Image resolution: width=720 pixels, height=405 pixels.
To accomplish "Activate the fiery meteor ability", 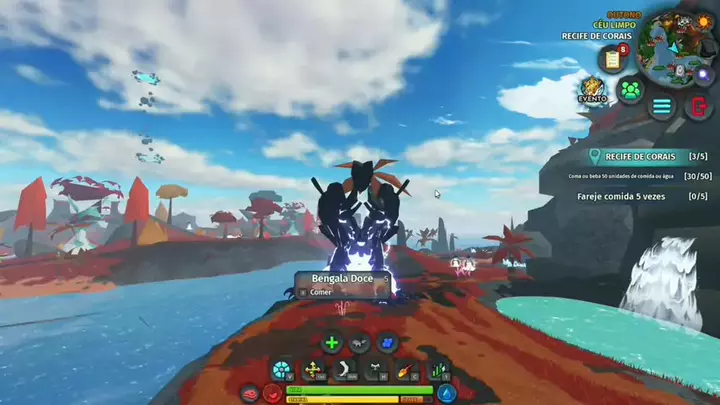I will (x=406, y=371).
